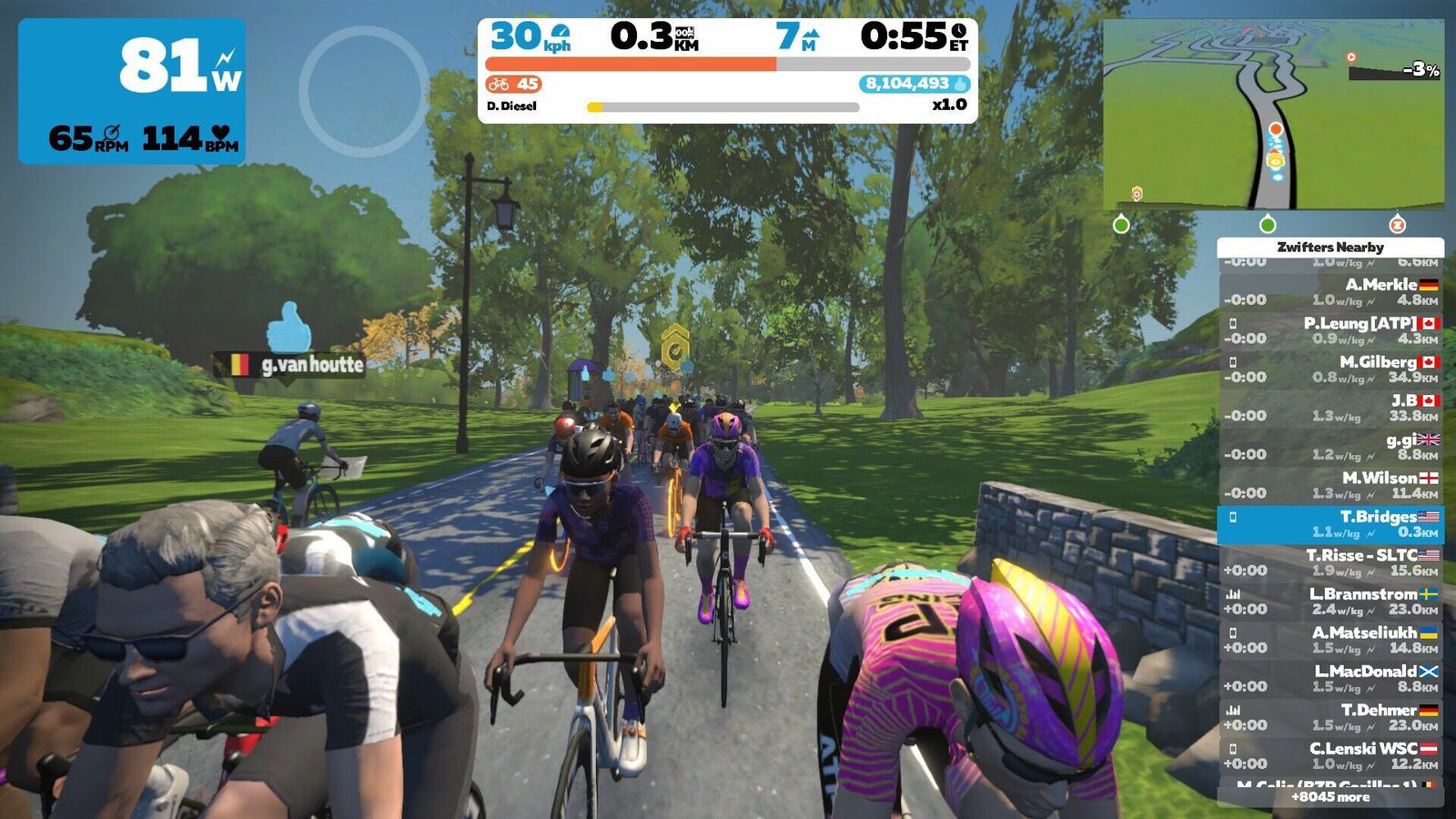
Task: Choose L.Brannstrom from nearby riders
Action: click(x=1330, y=602)
